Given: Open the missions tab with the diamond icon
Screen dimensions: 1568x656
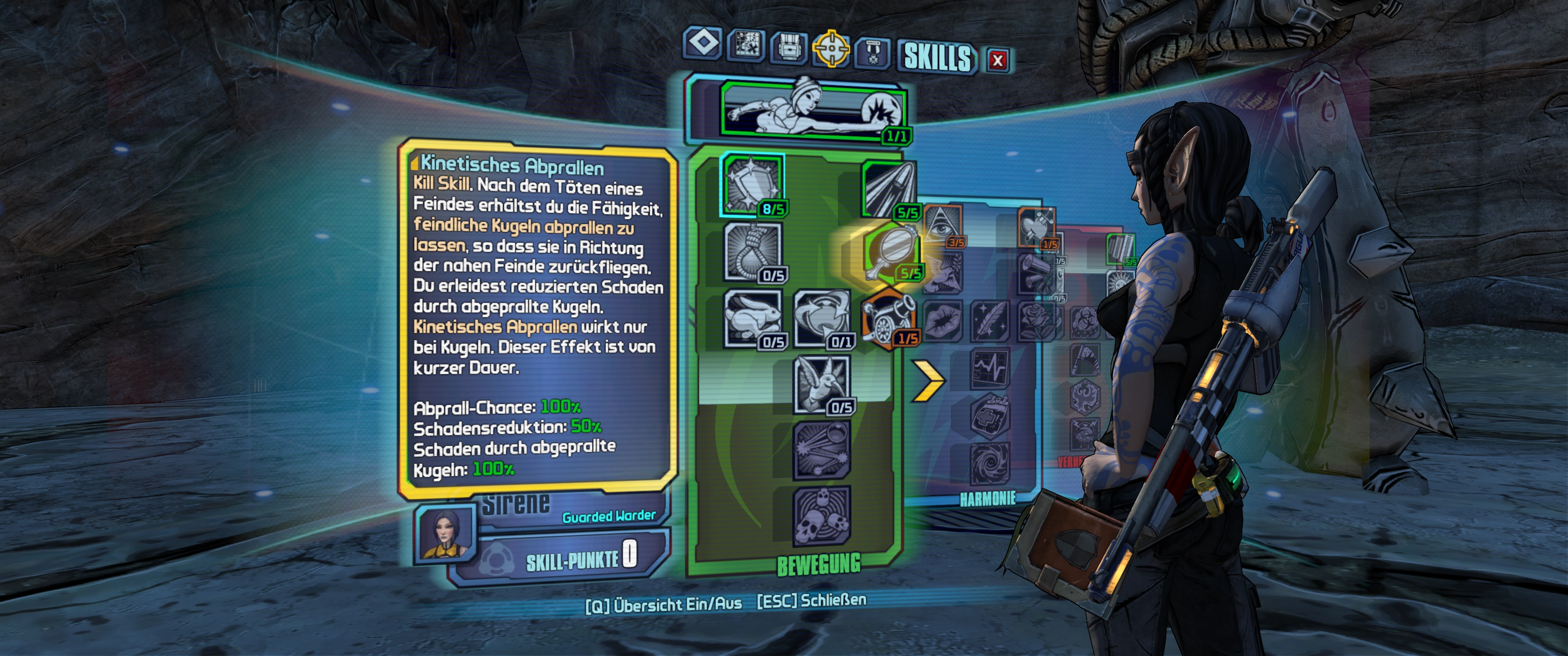Looking at the screenshot, I should pyautogui.click(x=703, y=44).
